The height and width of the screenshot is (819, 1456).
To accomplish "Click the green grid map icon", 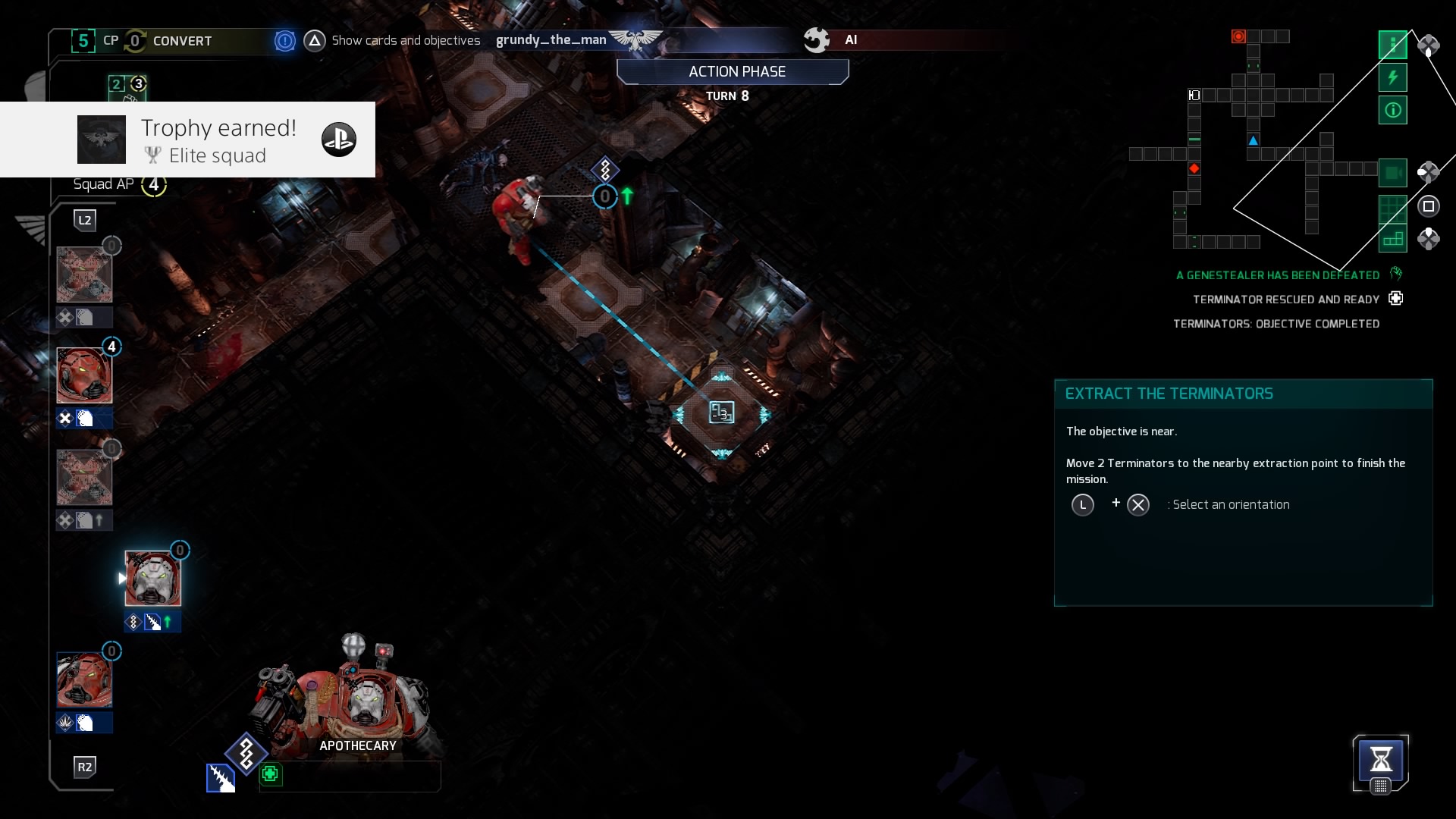I will point(1392,207).
